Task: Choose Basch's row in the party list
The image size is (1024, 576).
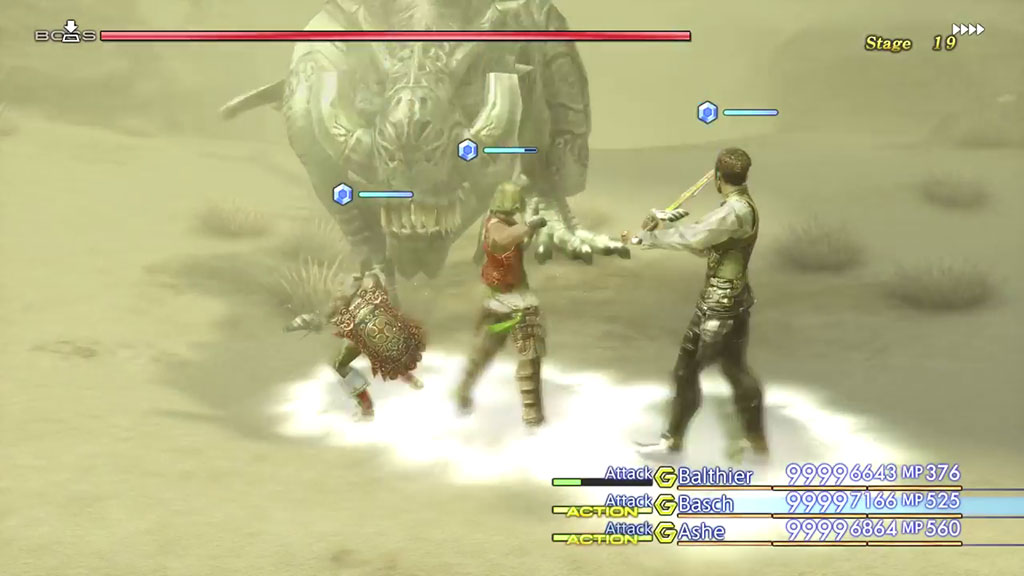Action: click(706, 502)
